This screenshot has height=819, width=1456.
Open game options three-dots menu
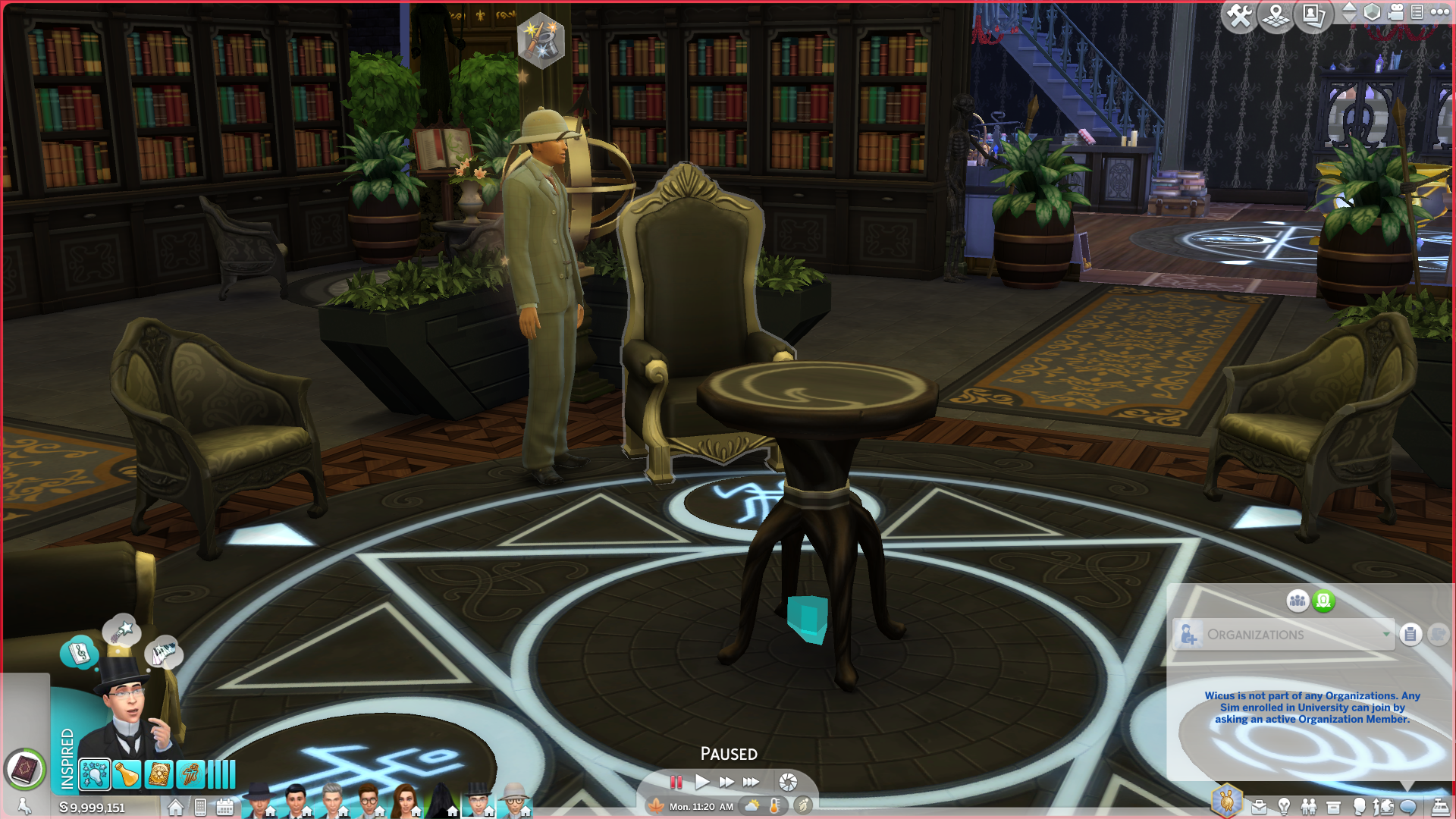coord(1439,12)
